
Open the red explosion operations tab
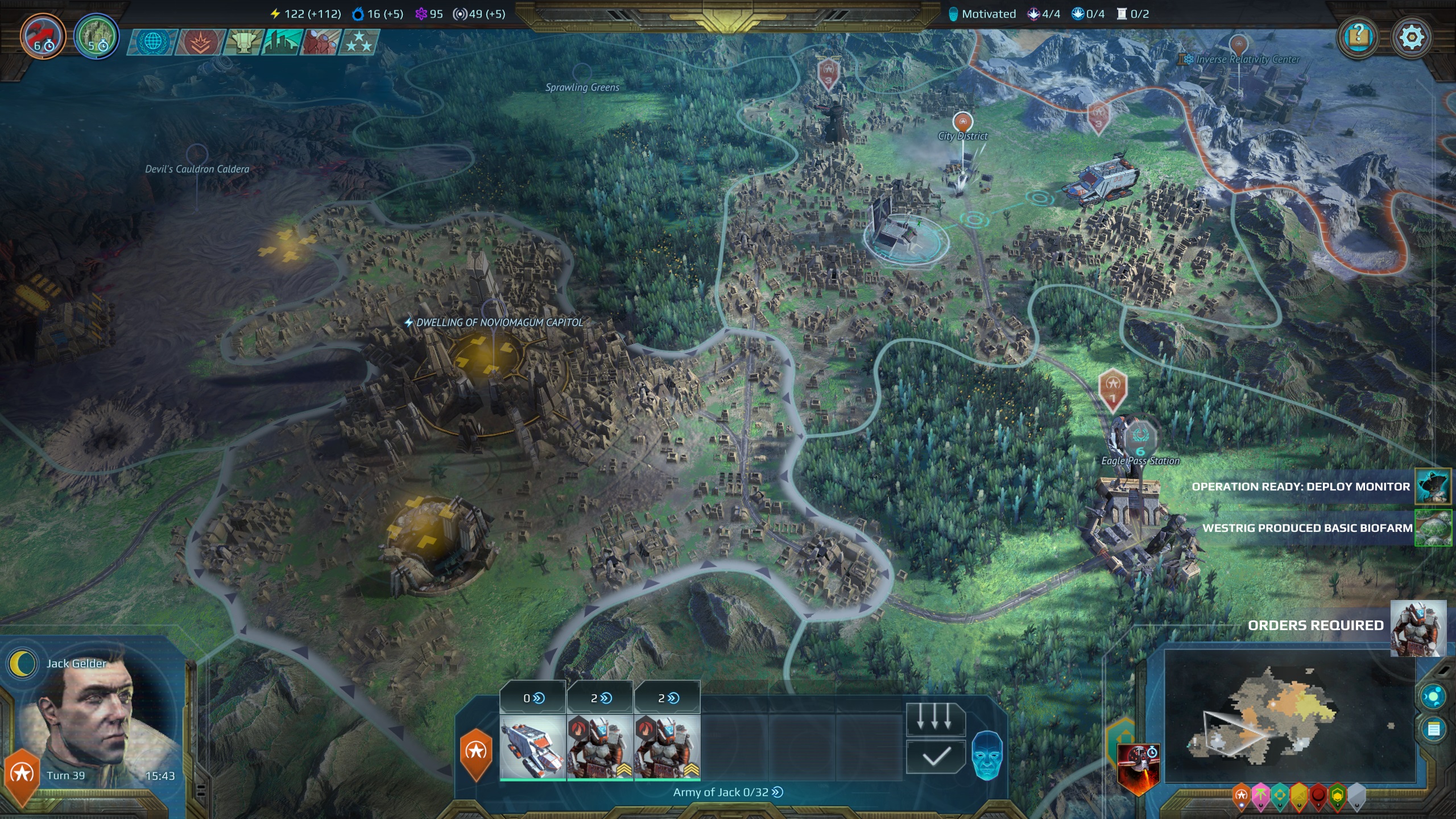[x=200, y=42]
